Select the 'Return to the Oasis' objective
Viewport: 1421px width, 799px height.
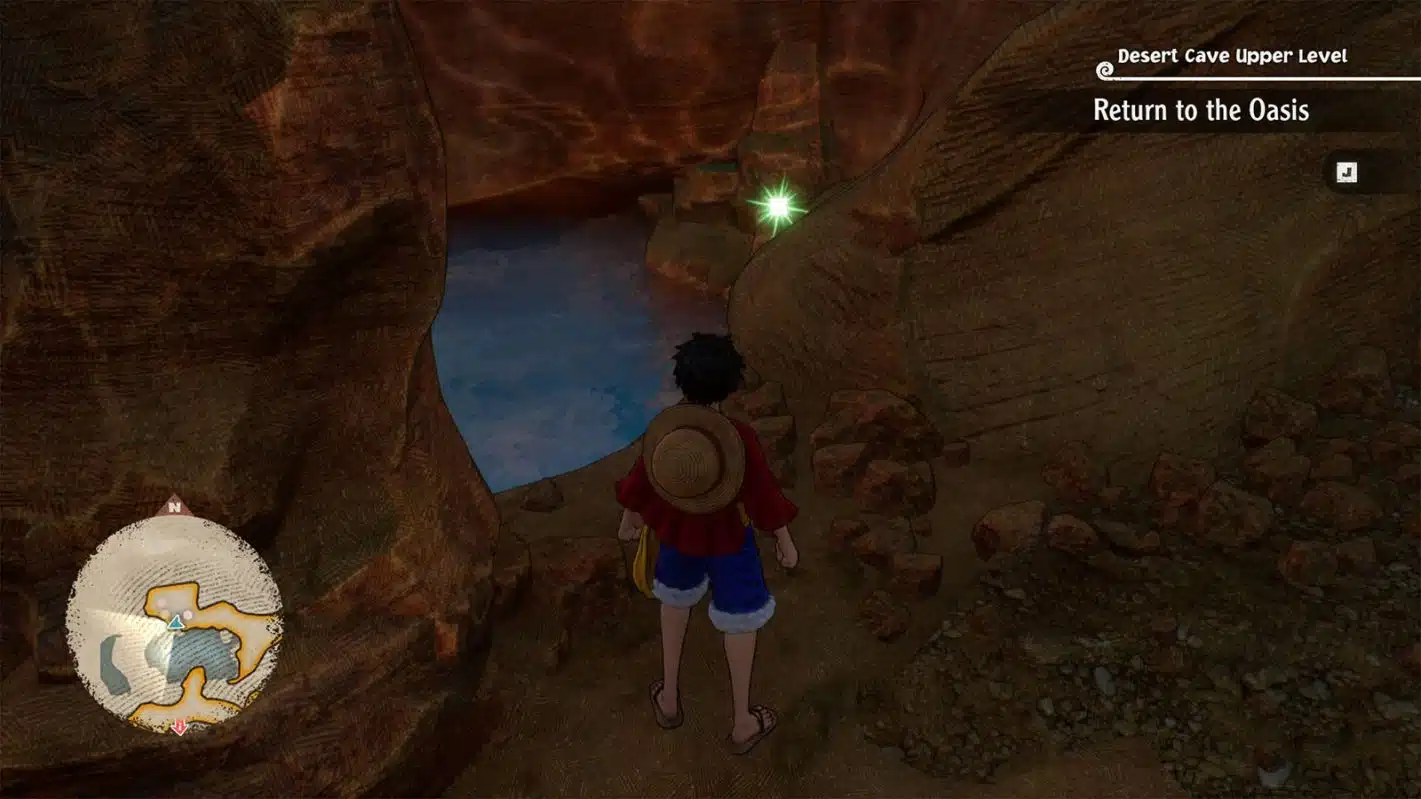(1200, 110)
